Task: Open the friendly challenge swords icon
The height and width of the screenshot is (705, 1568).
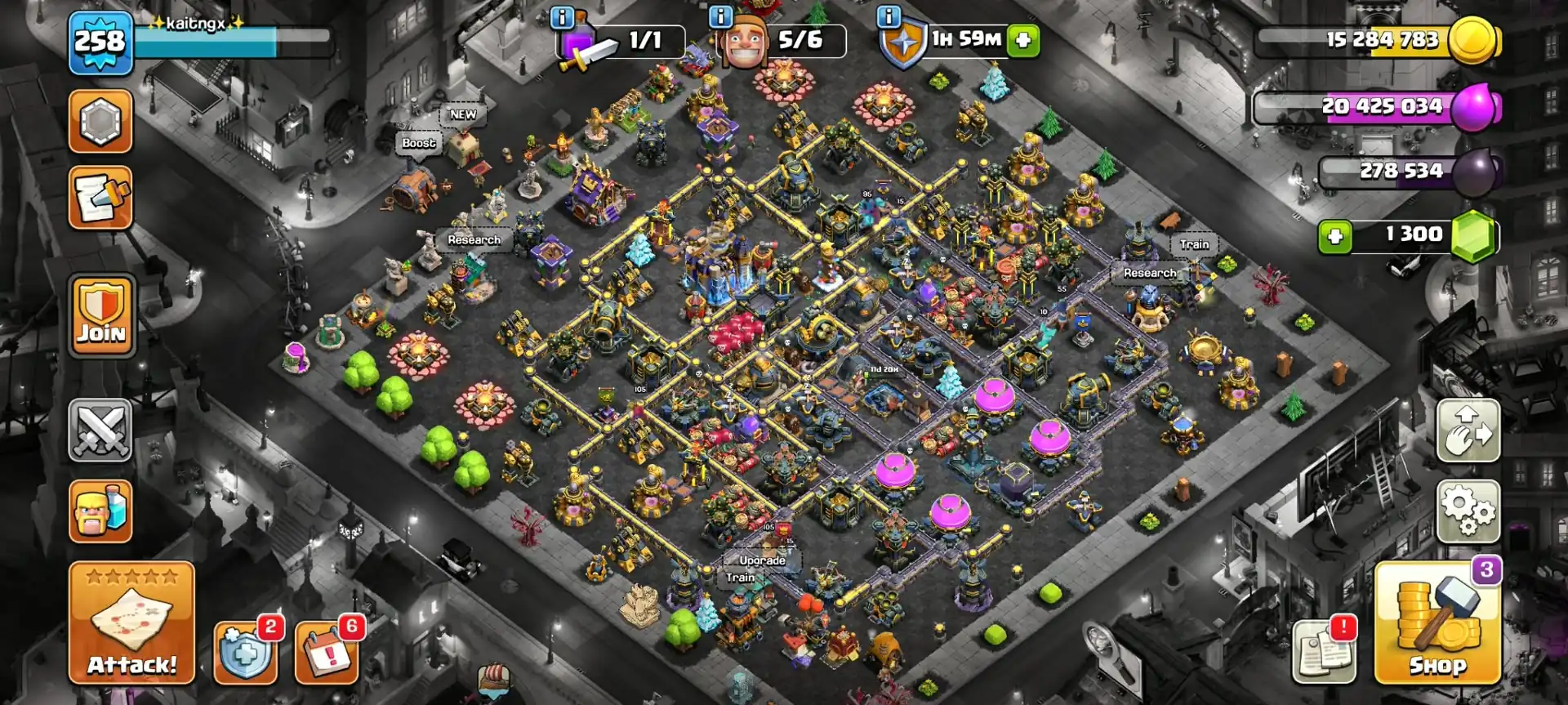Action: (100, 431)
